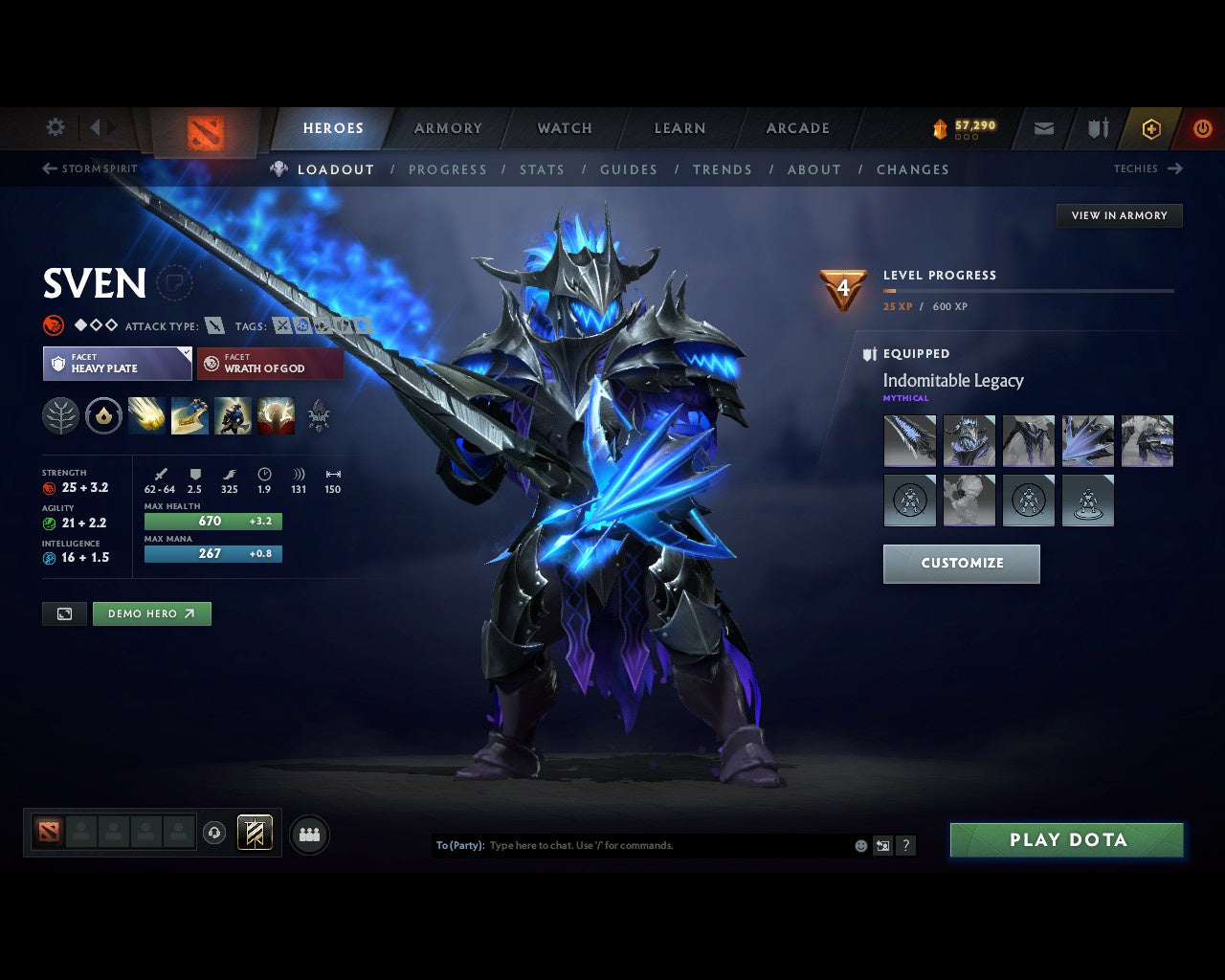Open the STATS tab for Sven

542,169
